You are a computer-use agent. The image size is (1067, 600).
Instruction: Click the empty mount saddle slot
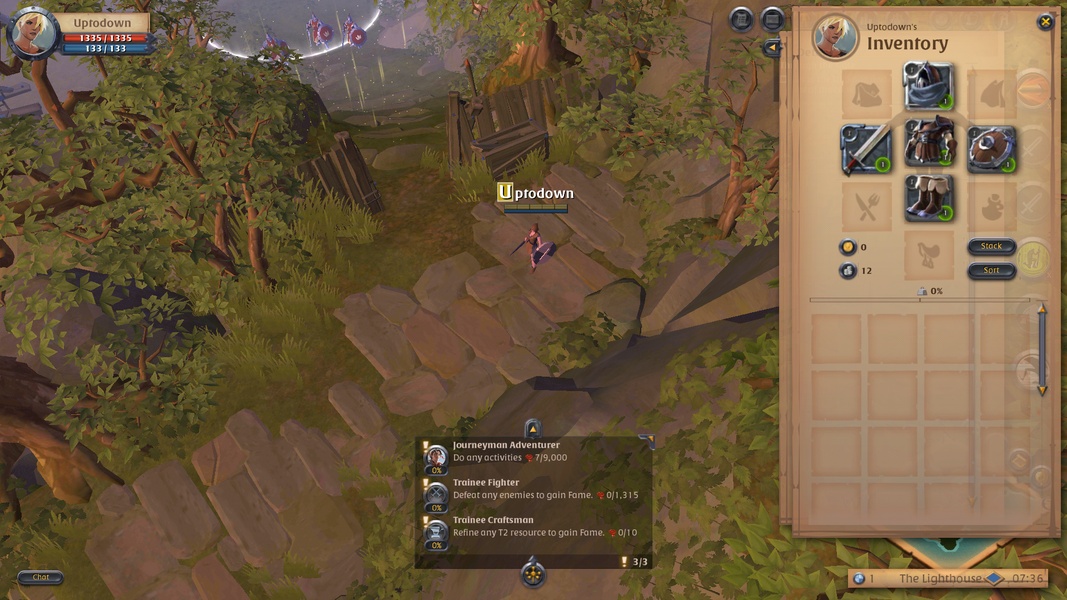tap(928, 256)
